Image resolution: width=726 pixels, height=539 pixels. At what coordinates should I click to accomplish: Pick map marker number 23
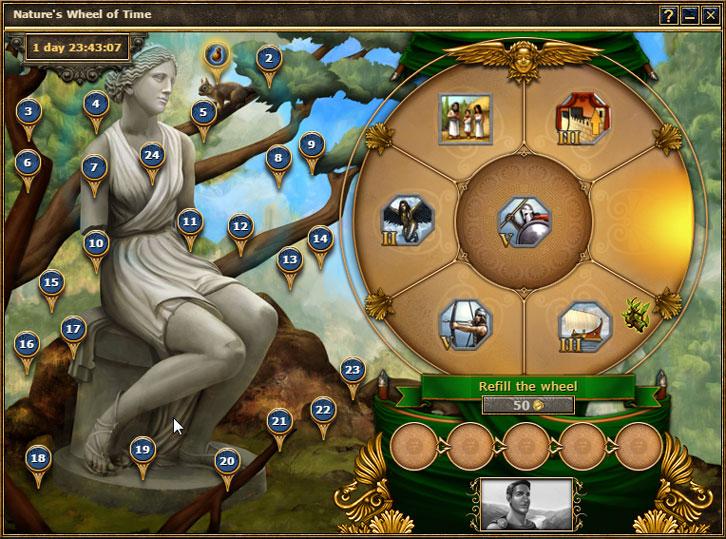point(351,370)
